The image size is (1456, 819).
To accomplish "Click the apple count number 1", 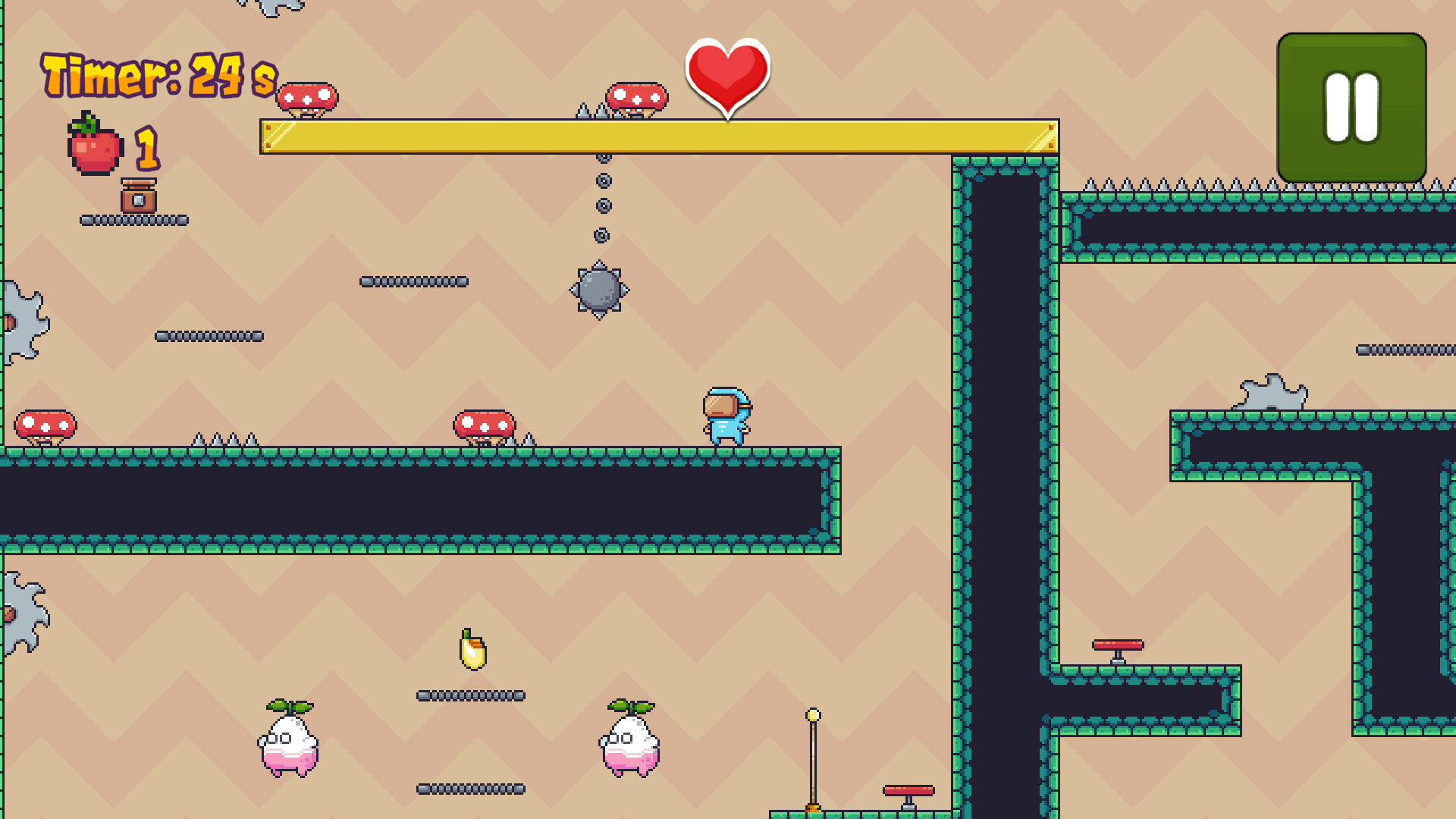I will [x=147, y=148].
